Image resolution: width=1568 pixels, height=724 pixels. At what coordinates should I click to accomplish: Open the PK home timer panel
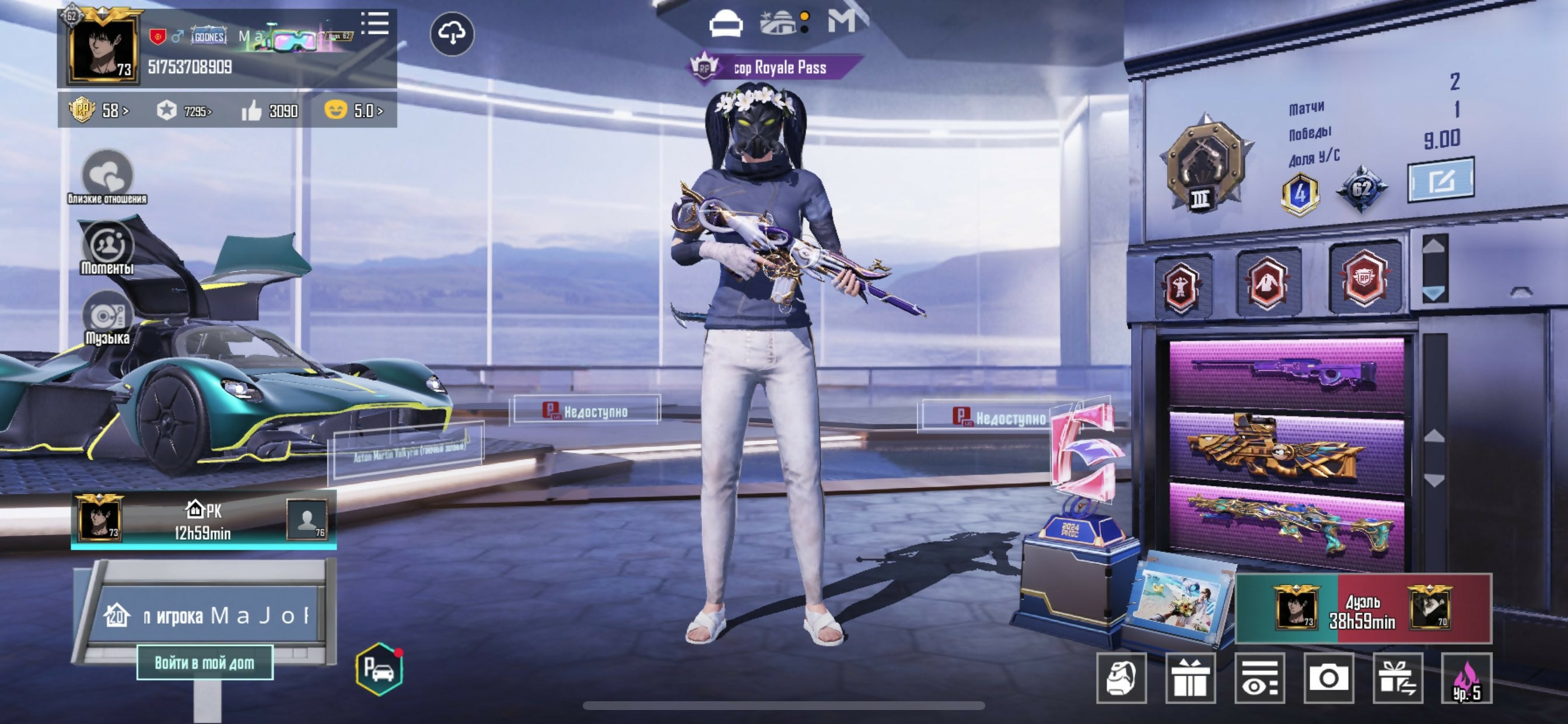click(x=204, y=520)
